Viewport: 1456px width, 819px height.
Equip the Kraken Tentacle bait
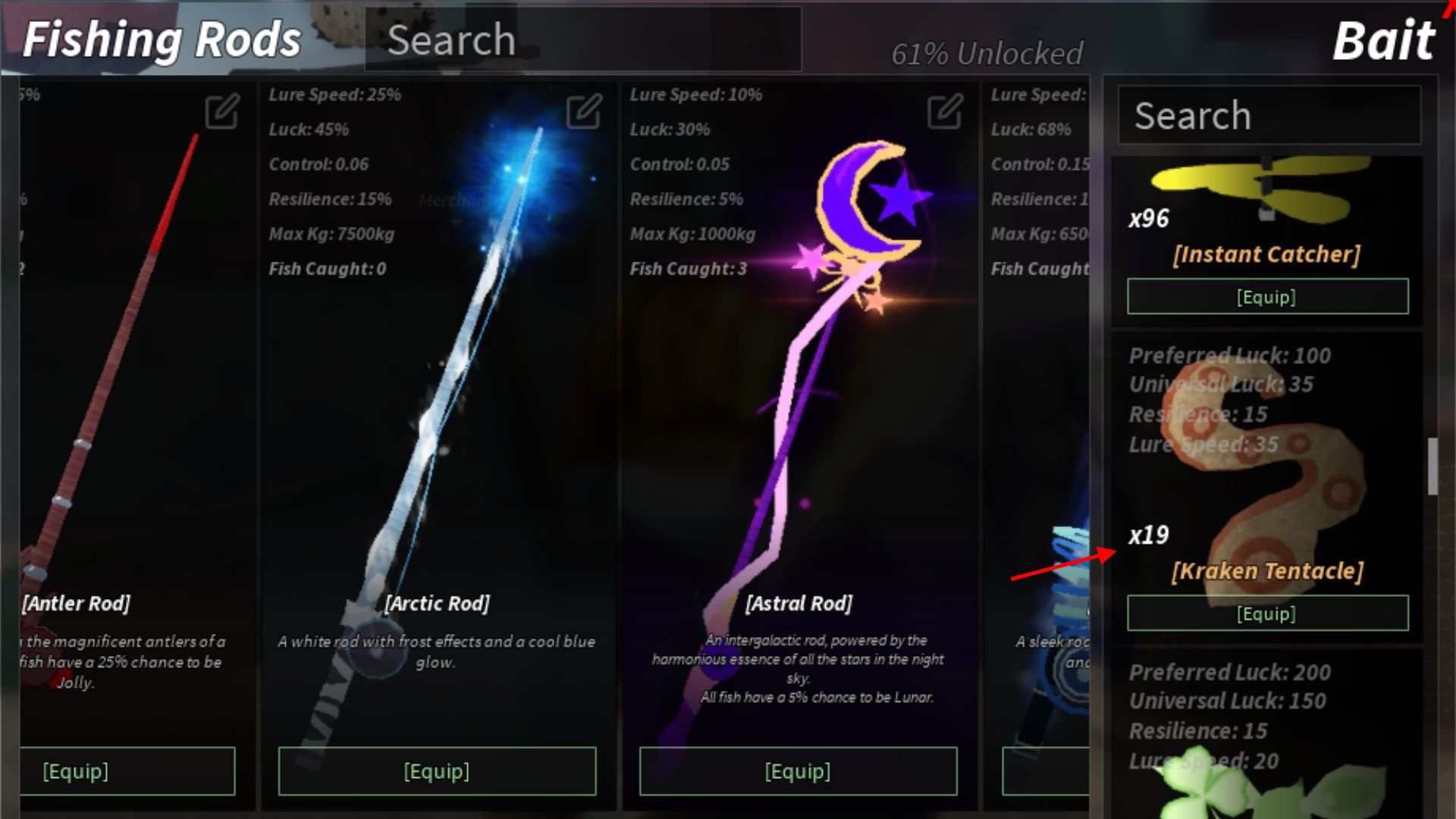[1267, 613]
